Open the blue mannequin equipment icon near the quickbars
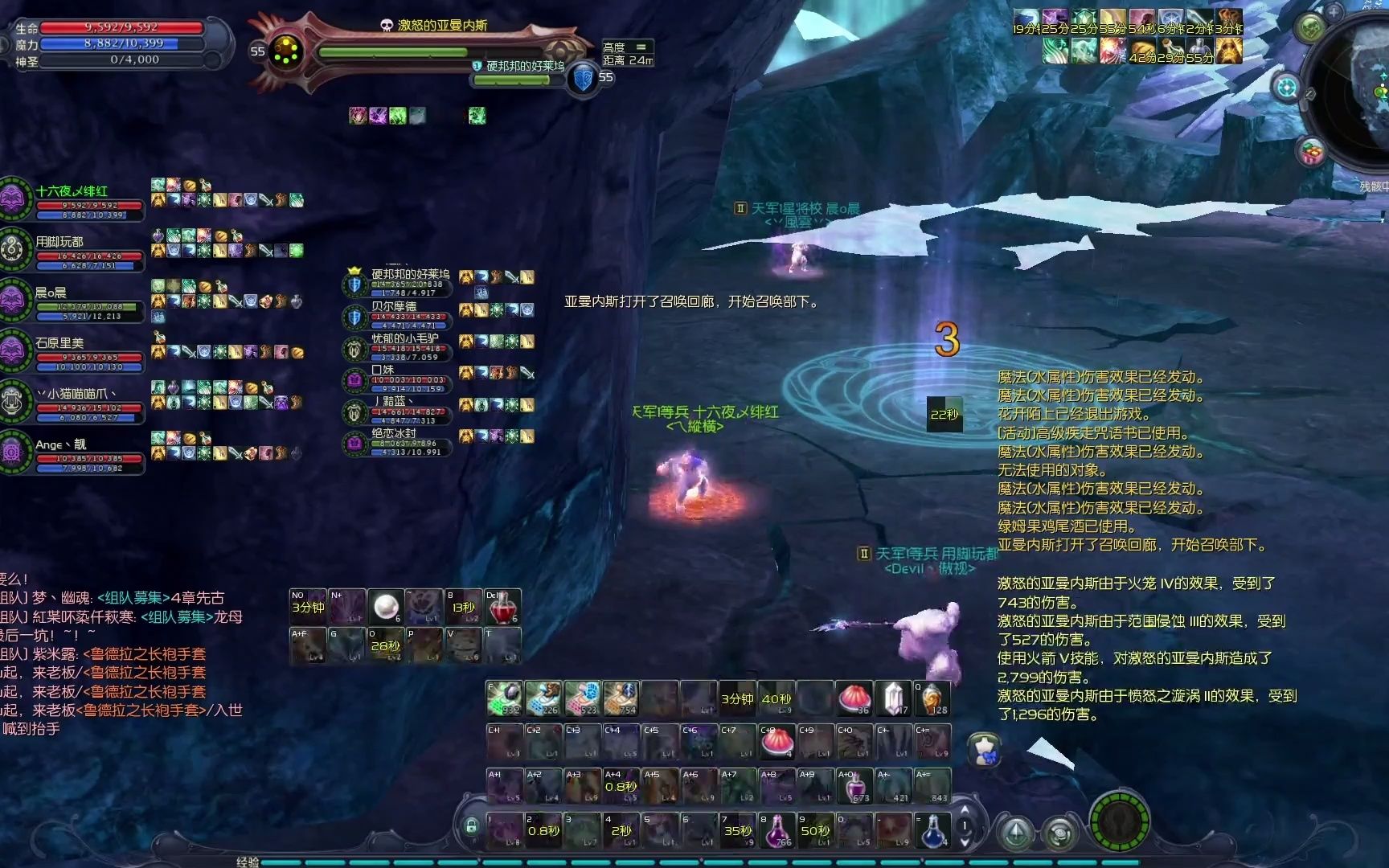 pos(983,749)
